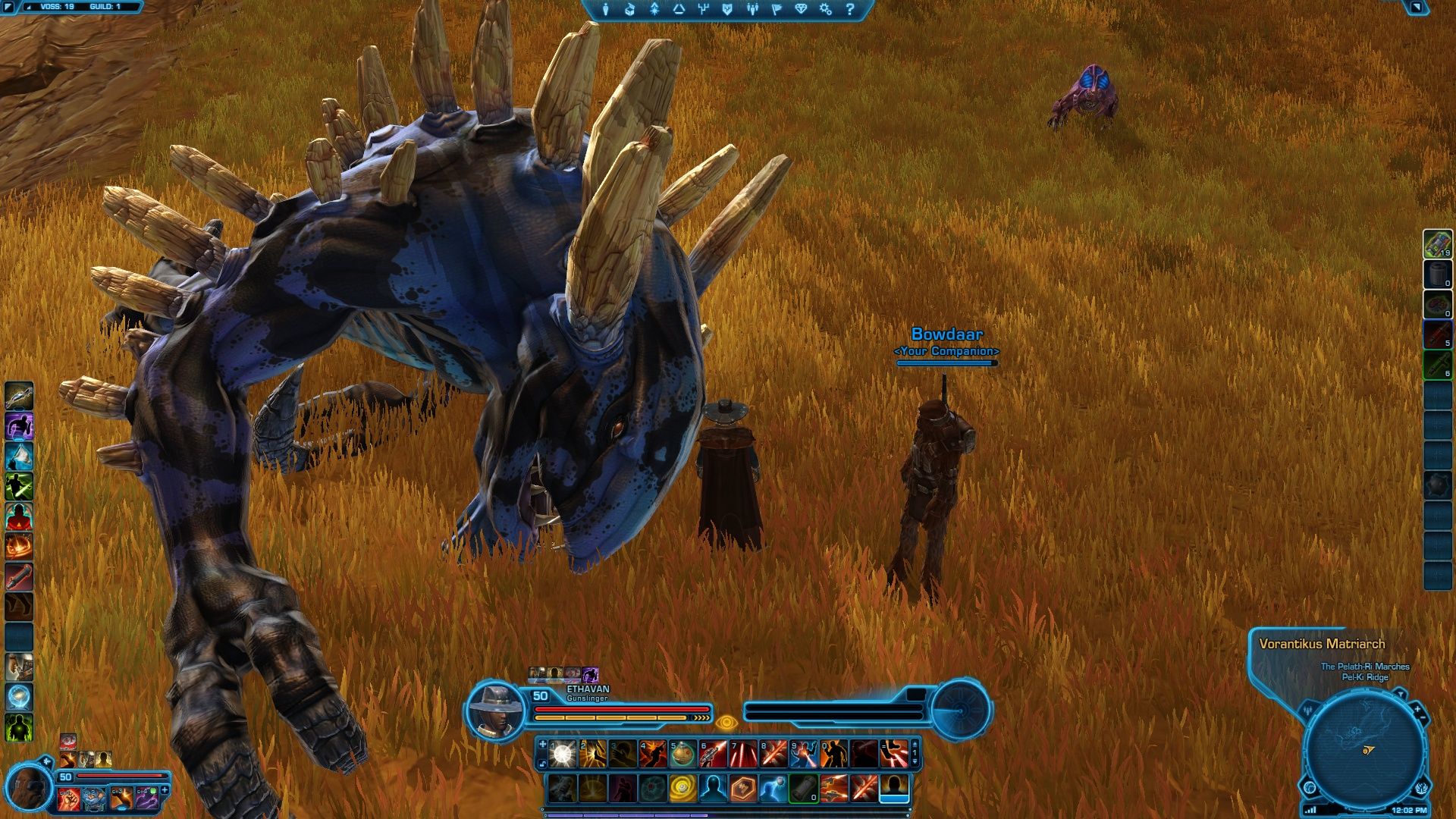Throw the thermal grenade in slot 5
Viewport: 1456px width, 819px height.
point(682,754)
